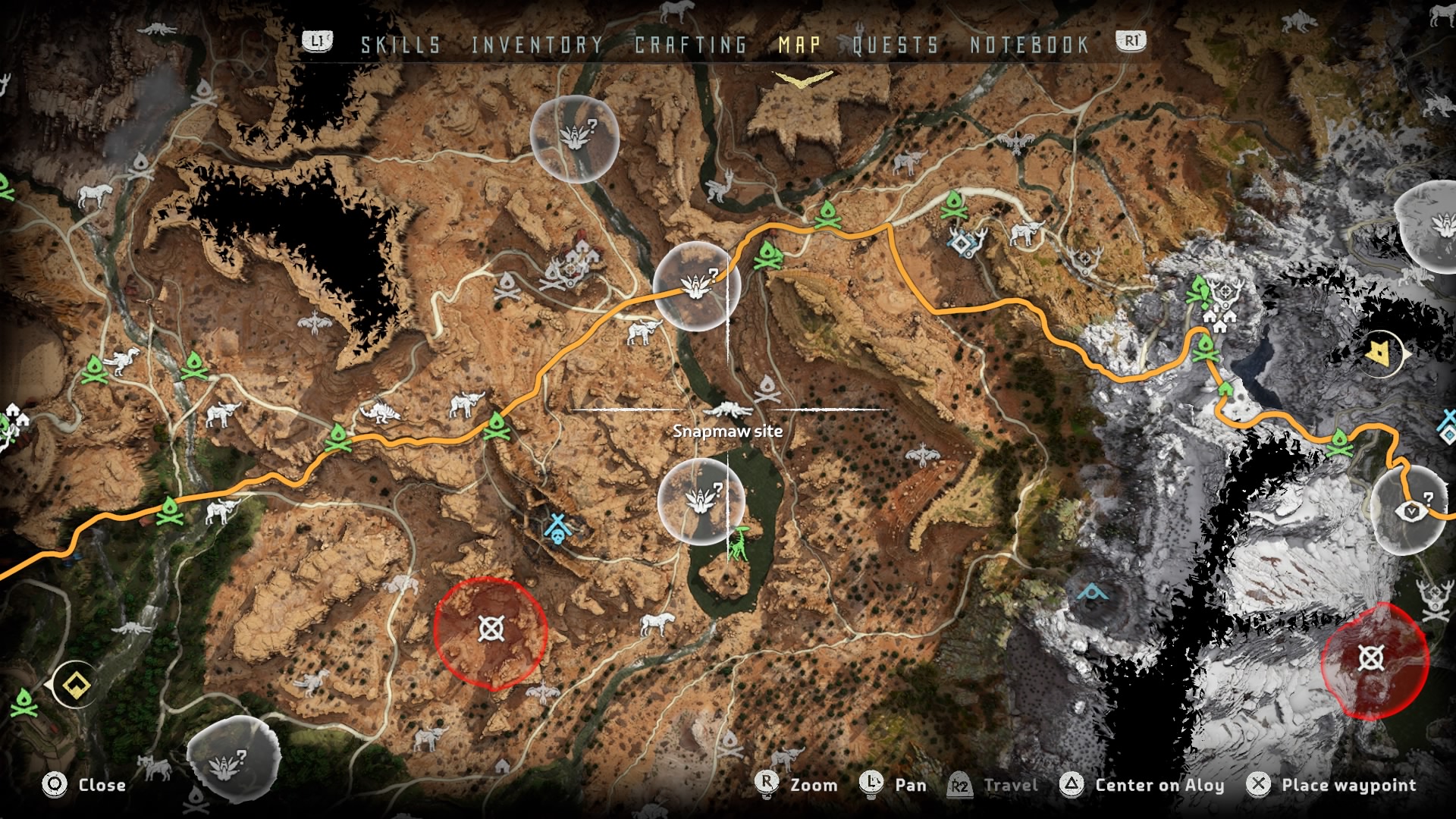
Task: Select the blue cauldron arch marker in snow
Action: tap(1092, 592)
